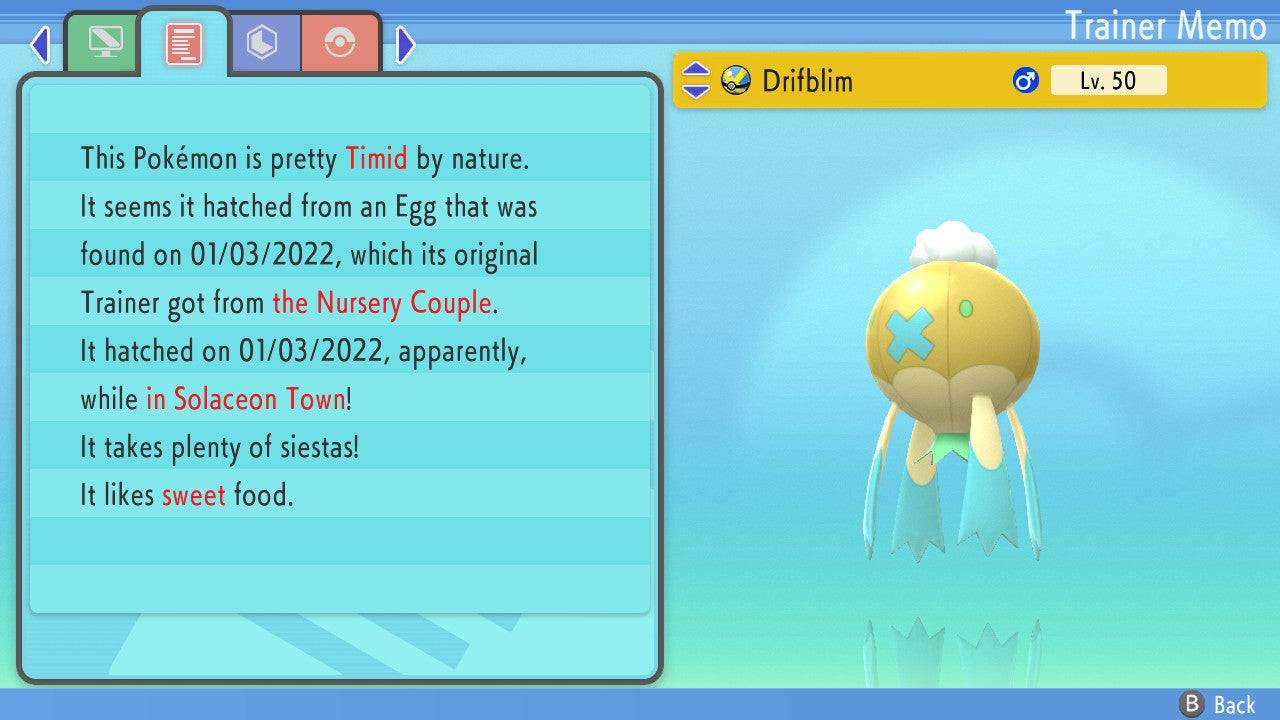Switch Pokémon using the up-down arrows beside Drifblim

click(695, 80)
